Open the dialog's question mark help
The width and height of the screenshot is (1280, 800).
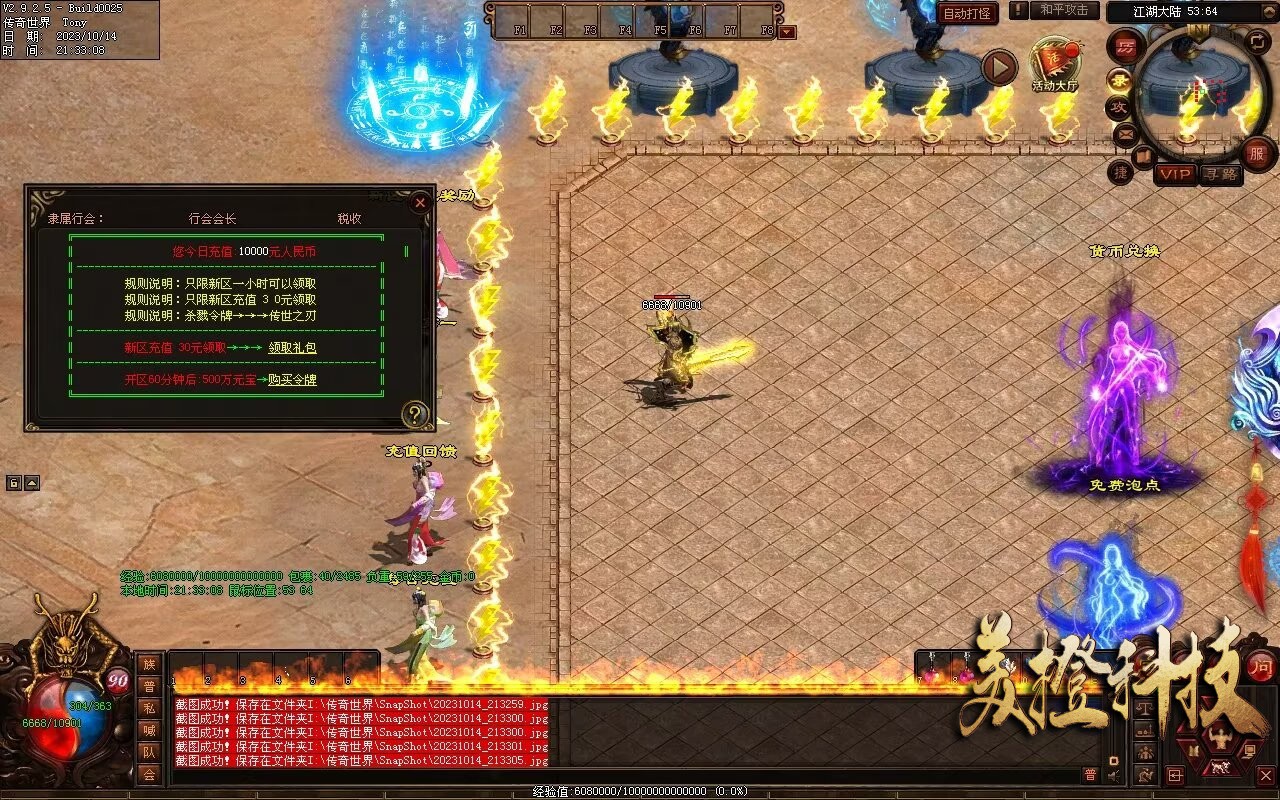point(414,414)
